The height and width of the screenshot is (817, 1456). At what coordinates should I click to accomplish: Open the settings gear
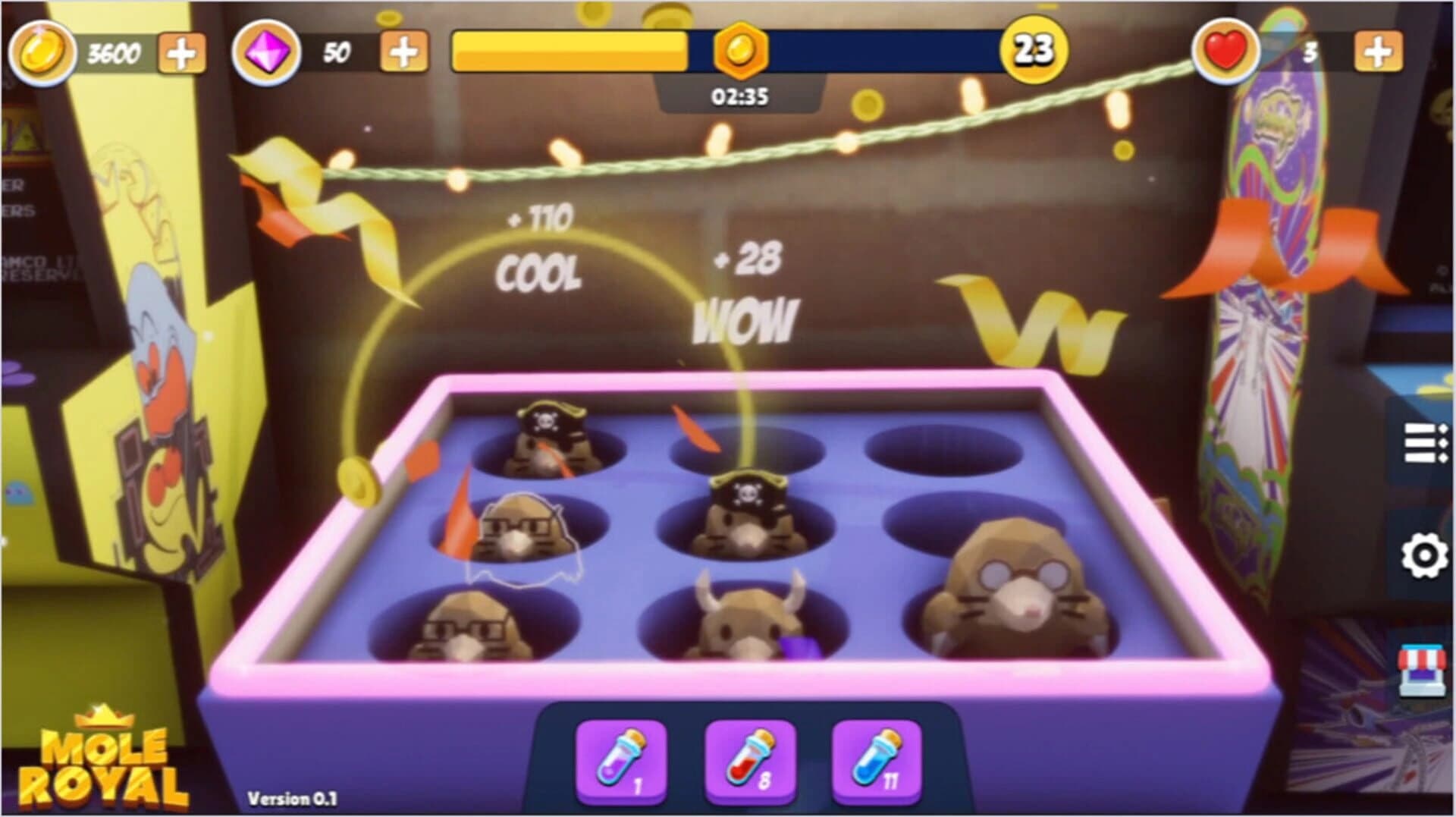(x=1423, y=555)
